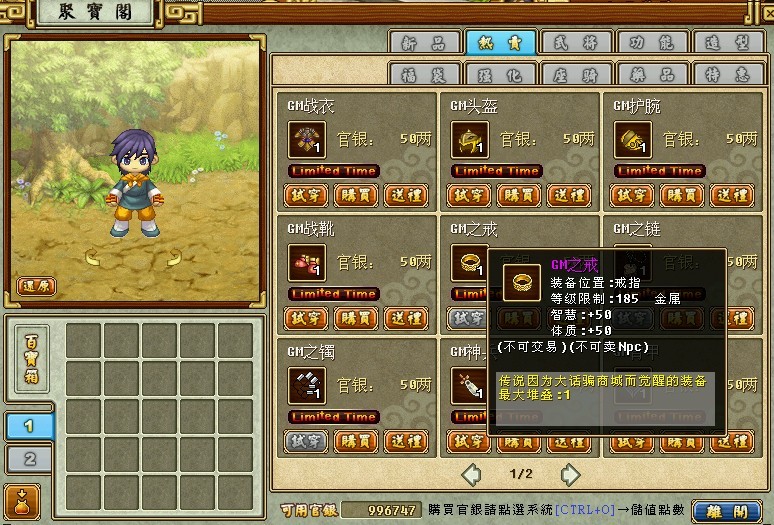Switch to the 新品 shop tab

coord(424,42)
